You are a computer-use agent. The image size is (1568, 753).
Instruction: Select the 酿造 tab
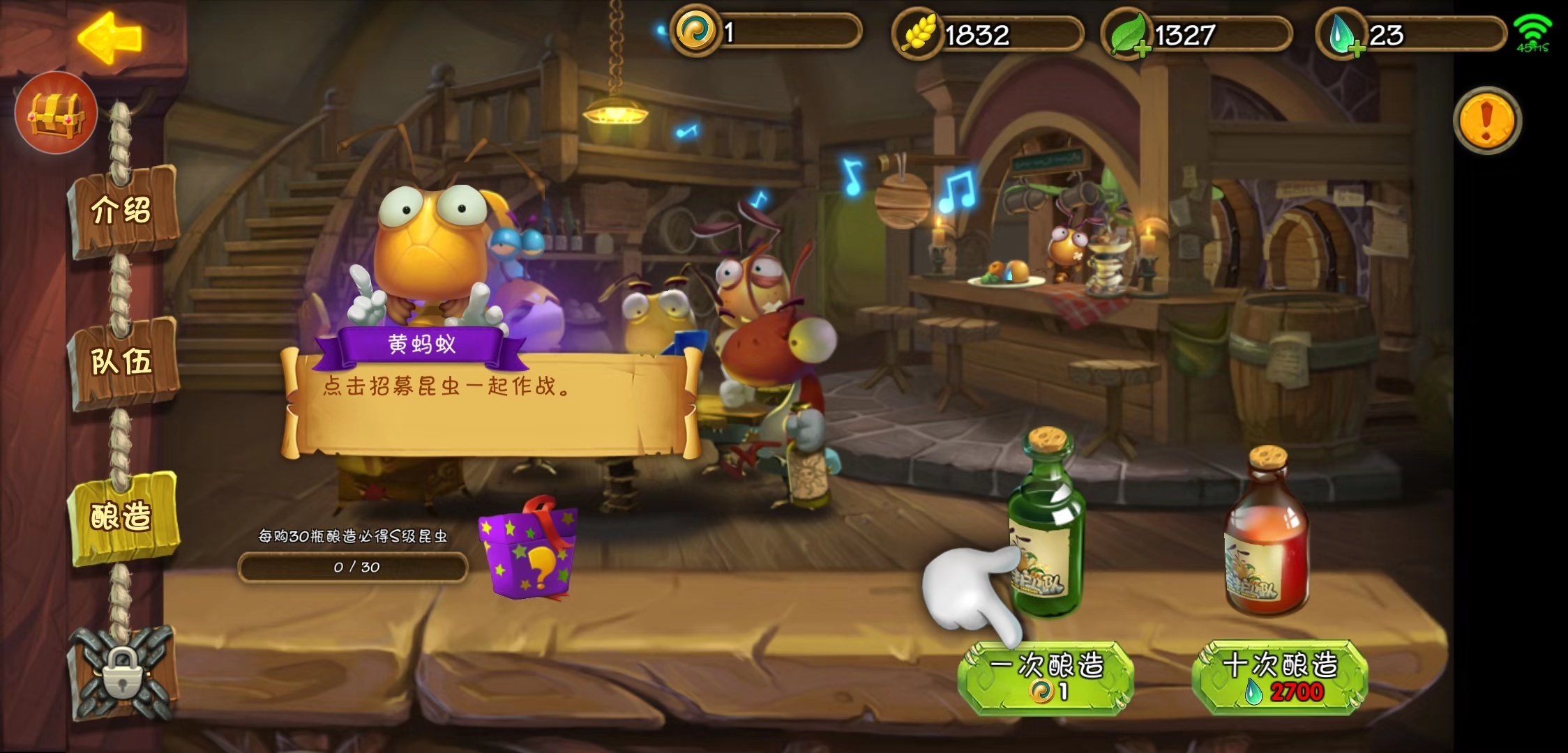(x=122, y=516)
